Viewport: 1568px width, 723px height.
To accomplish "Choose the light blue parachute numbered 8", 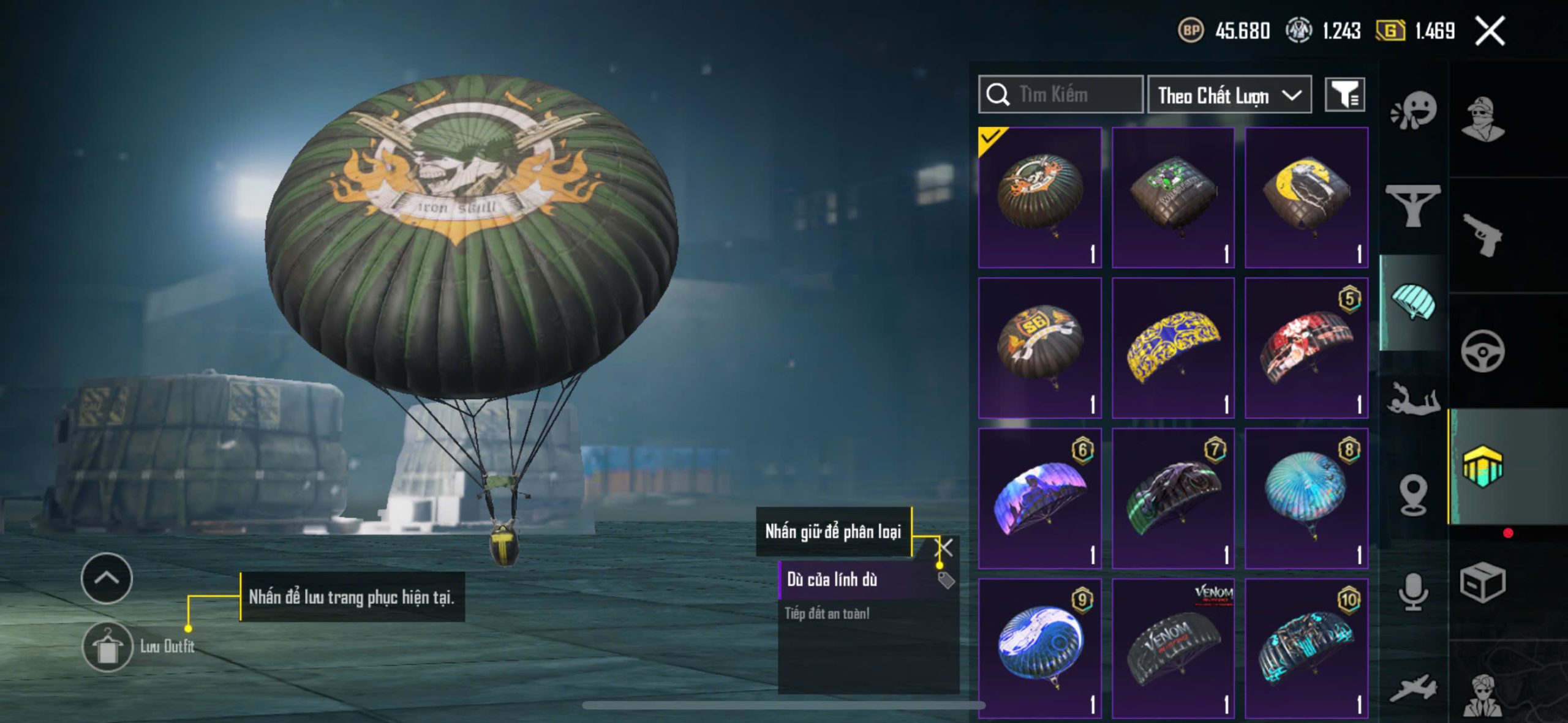I will tap(1306, 498).
